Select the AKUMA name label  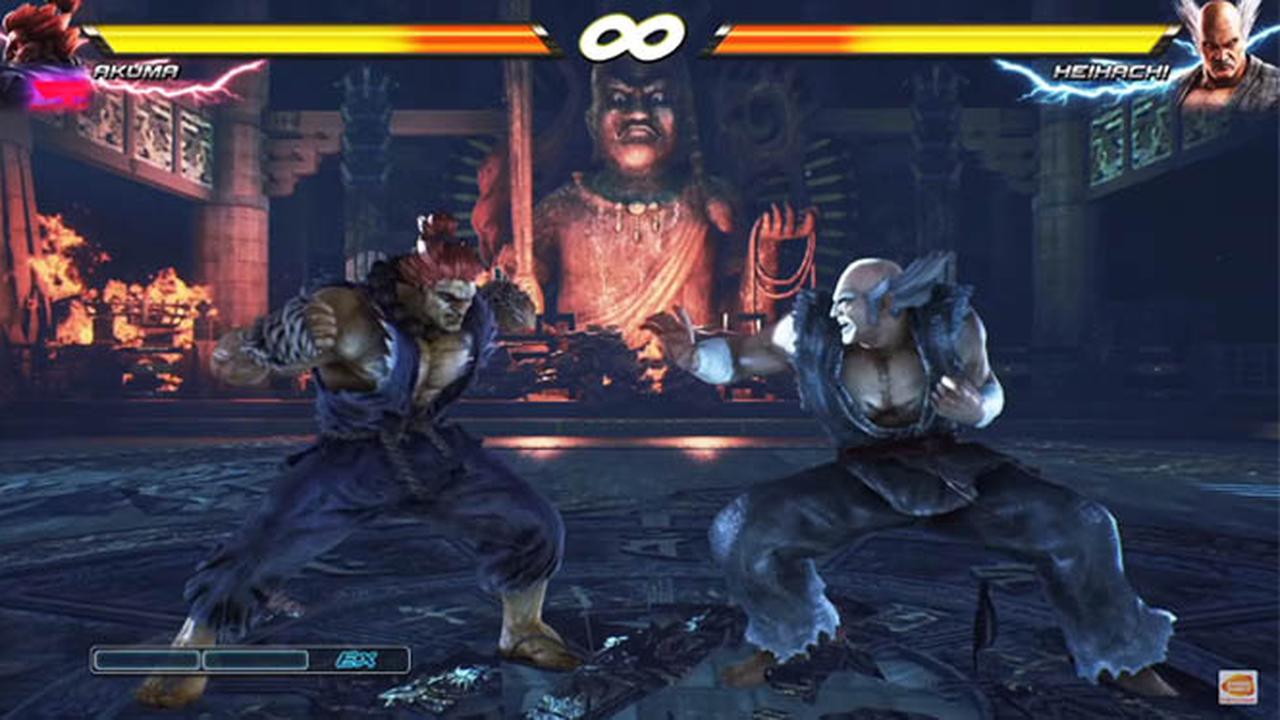click(x=137, y=72)
